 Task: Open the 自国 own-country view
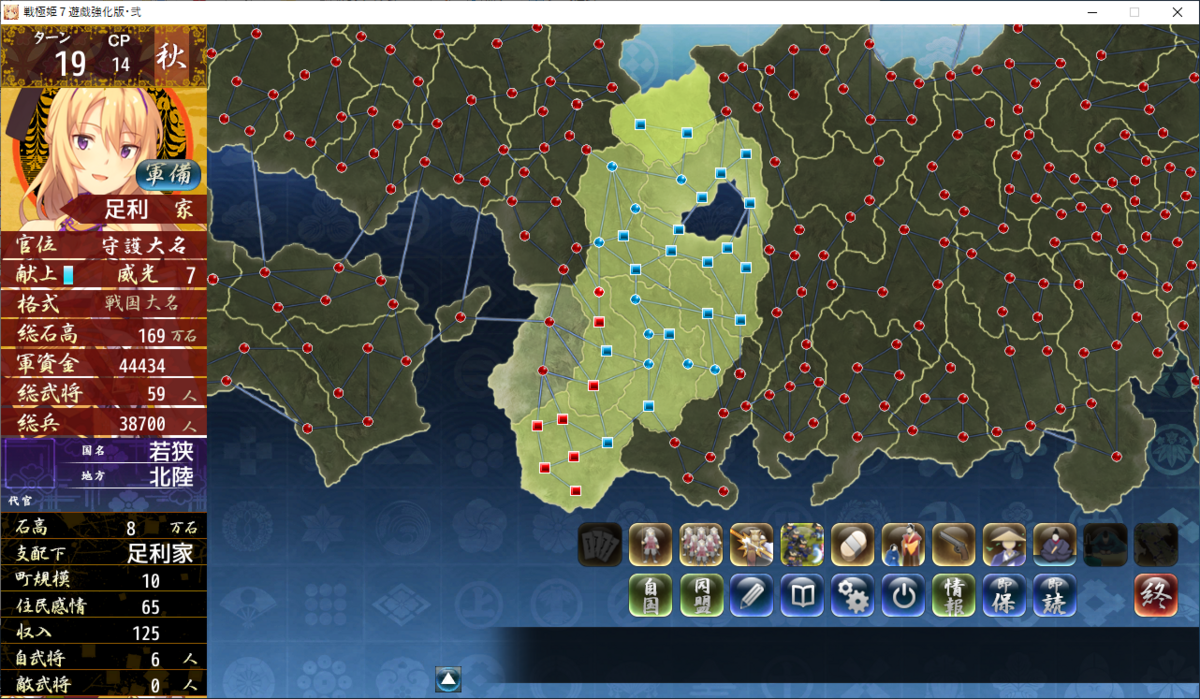650,595
